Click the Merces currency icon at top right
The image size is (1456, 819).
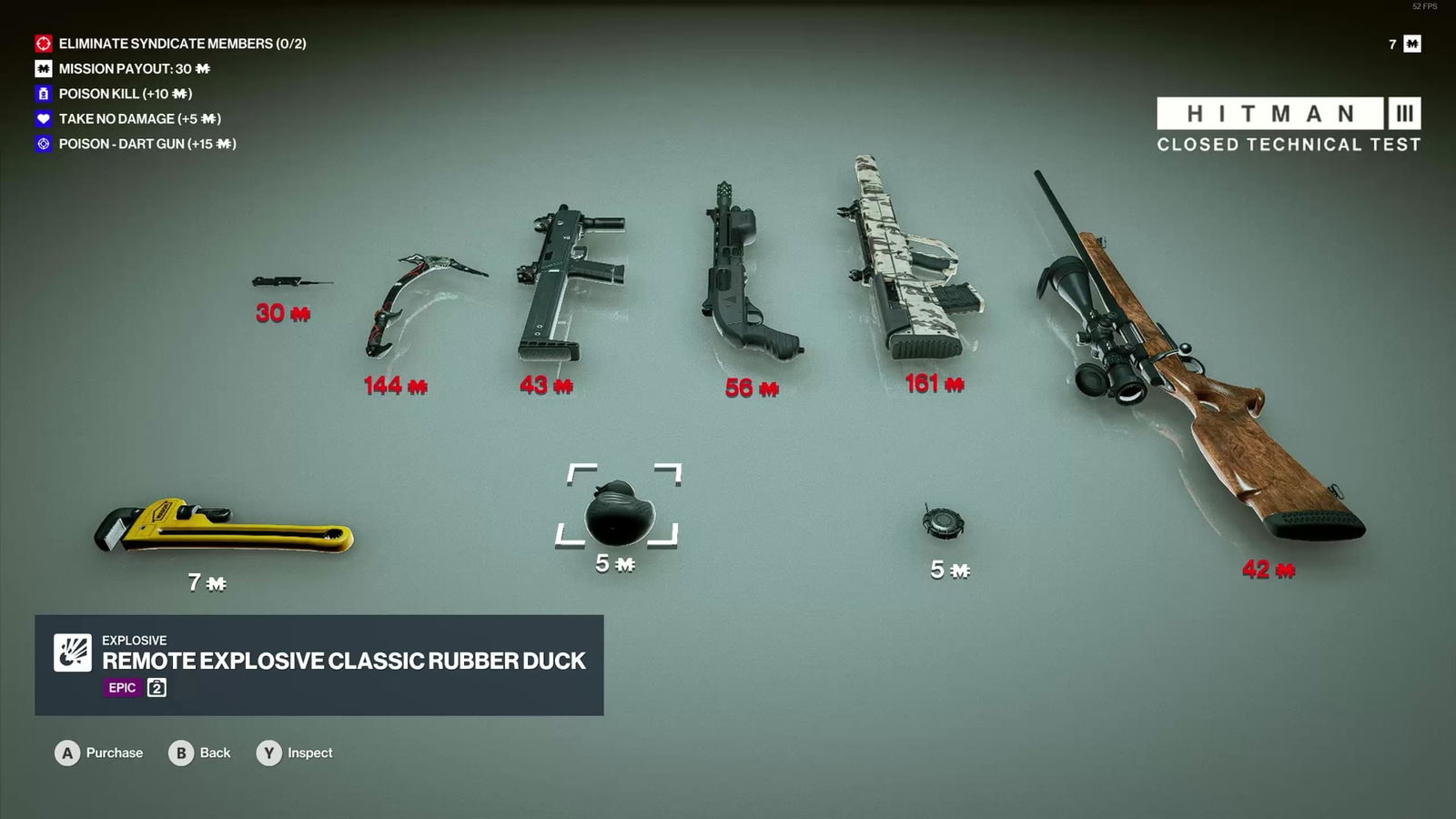point(1412,43)
